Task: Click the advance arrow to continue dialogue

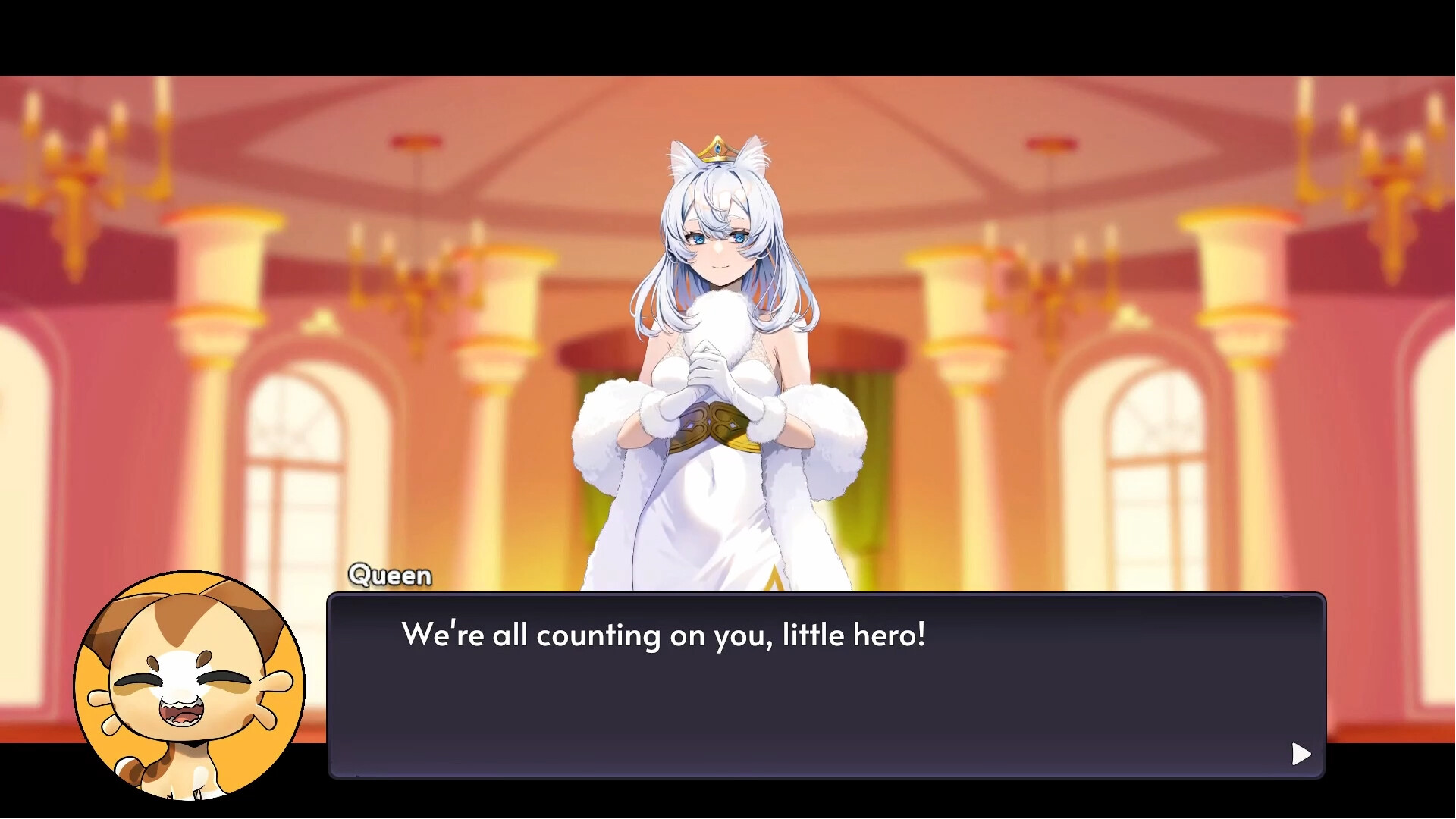Action: pos(1301,754)
